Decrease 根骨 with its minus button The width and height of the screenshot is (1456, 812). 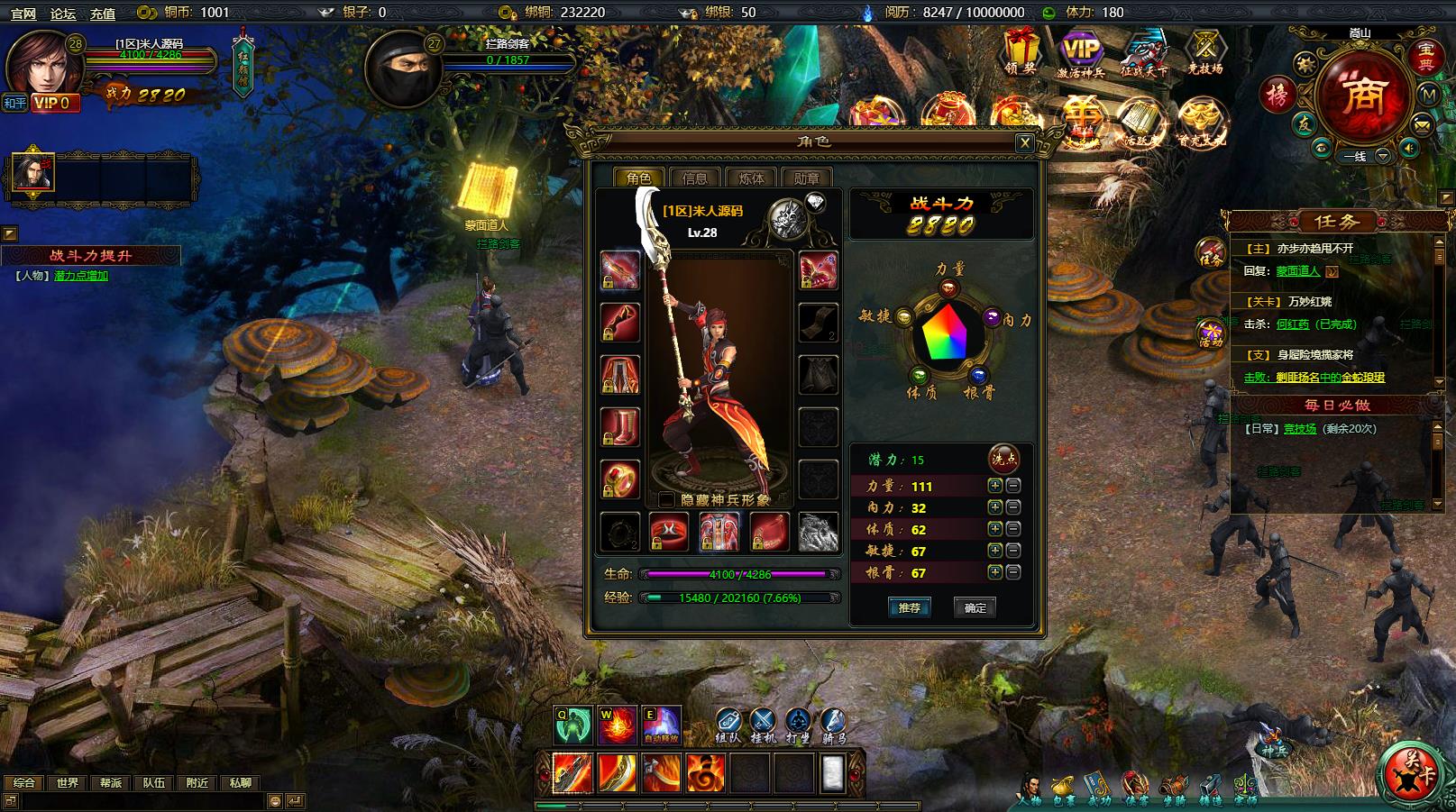coord(1012,572)
